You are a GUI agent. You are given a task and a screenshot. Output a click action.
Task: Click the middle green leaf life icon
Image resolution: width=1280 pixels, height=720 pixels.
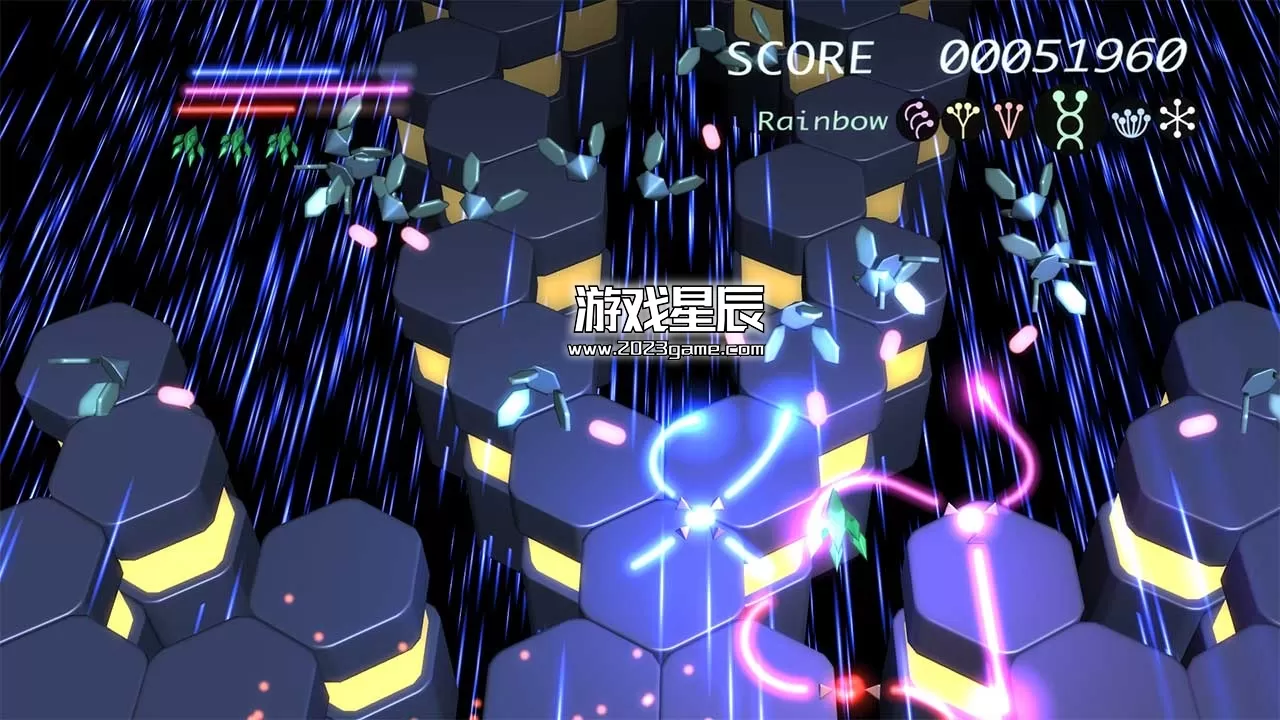pyautogui.click(x=235, y=143)
